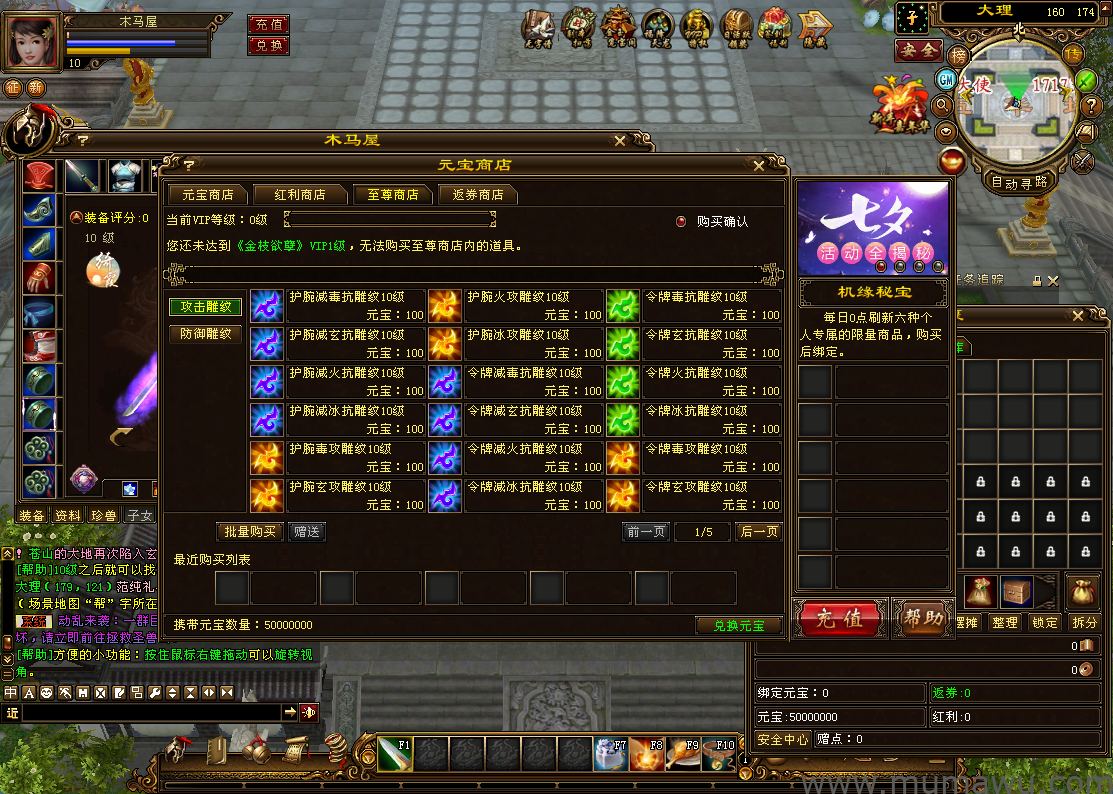Click the 批量购买 button
The height and width of the screenshot is (794, 1113).
pos(250,532)
